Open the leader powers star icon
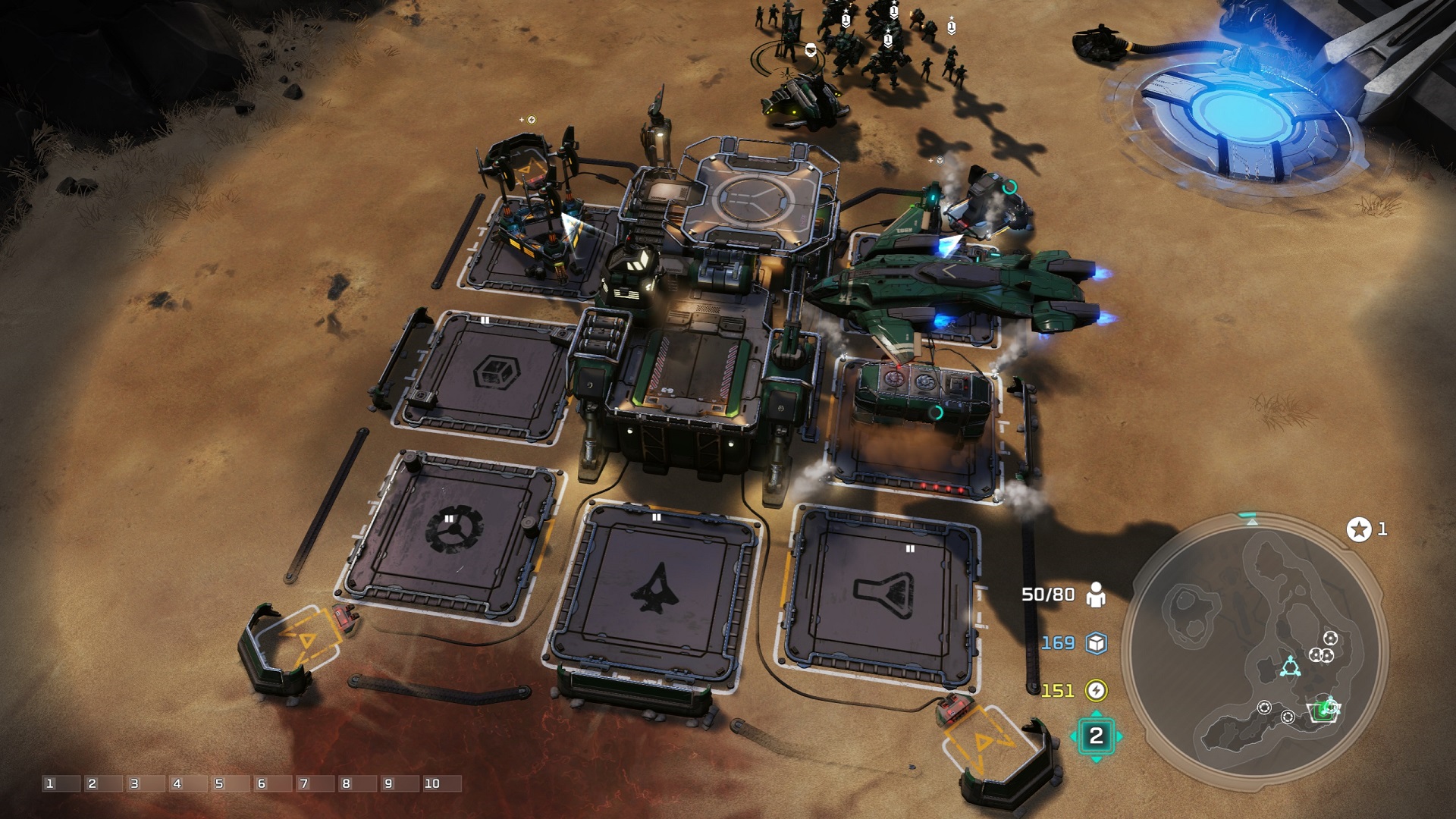The image size is (1456, 819). pos(1359,529)
